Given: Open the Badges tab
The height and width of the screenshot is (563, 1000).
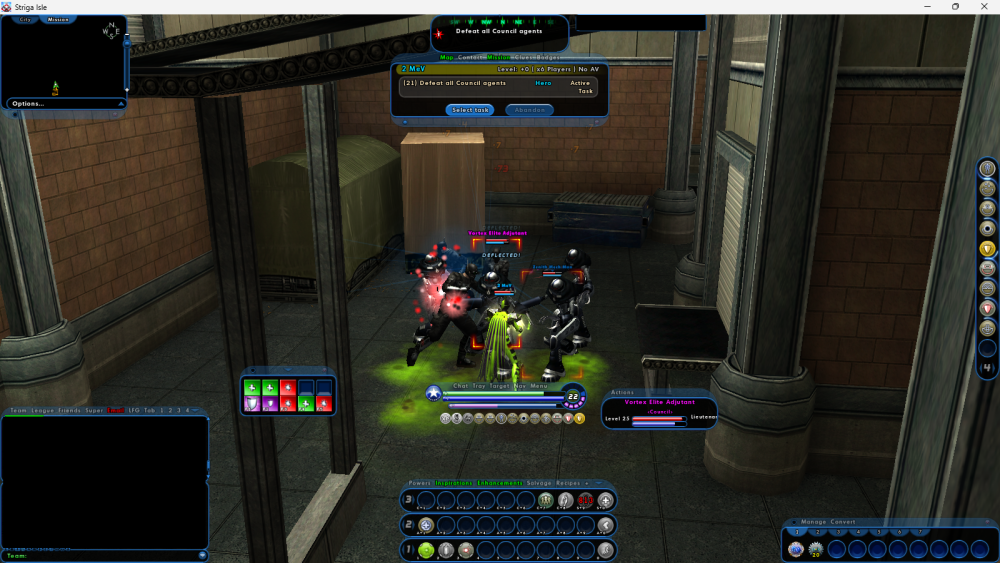Looking at the screenshot, I should (x=548, y=58).
